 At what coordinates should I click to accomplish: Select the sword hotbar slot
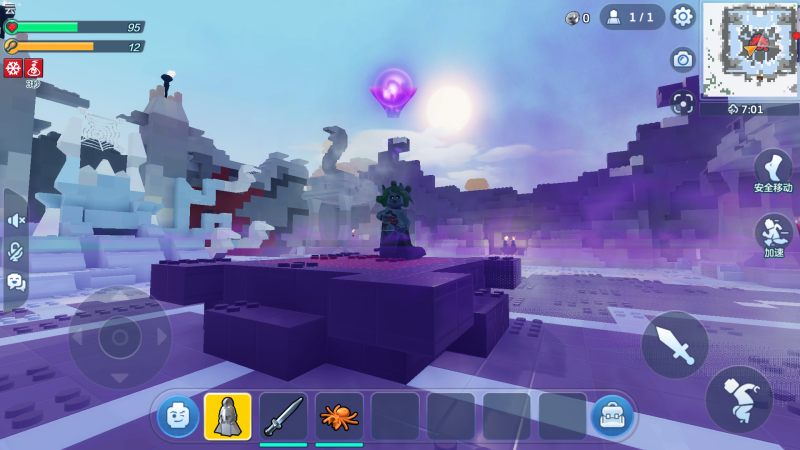[x=283, y=416]
